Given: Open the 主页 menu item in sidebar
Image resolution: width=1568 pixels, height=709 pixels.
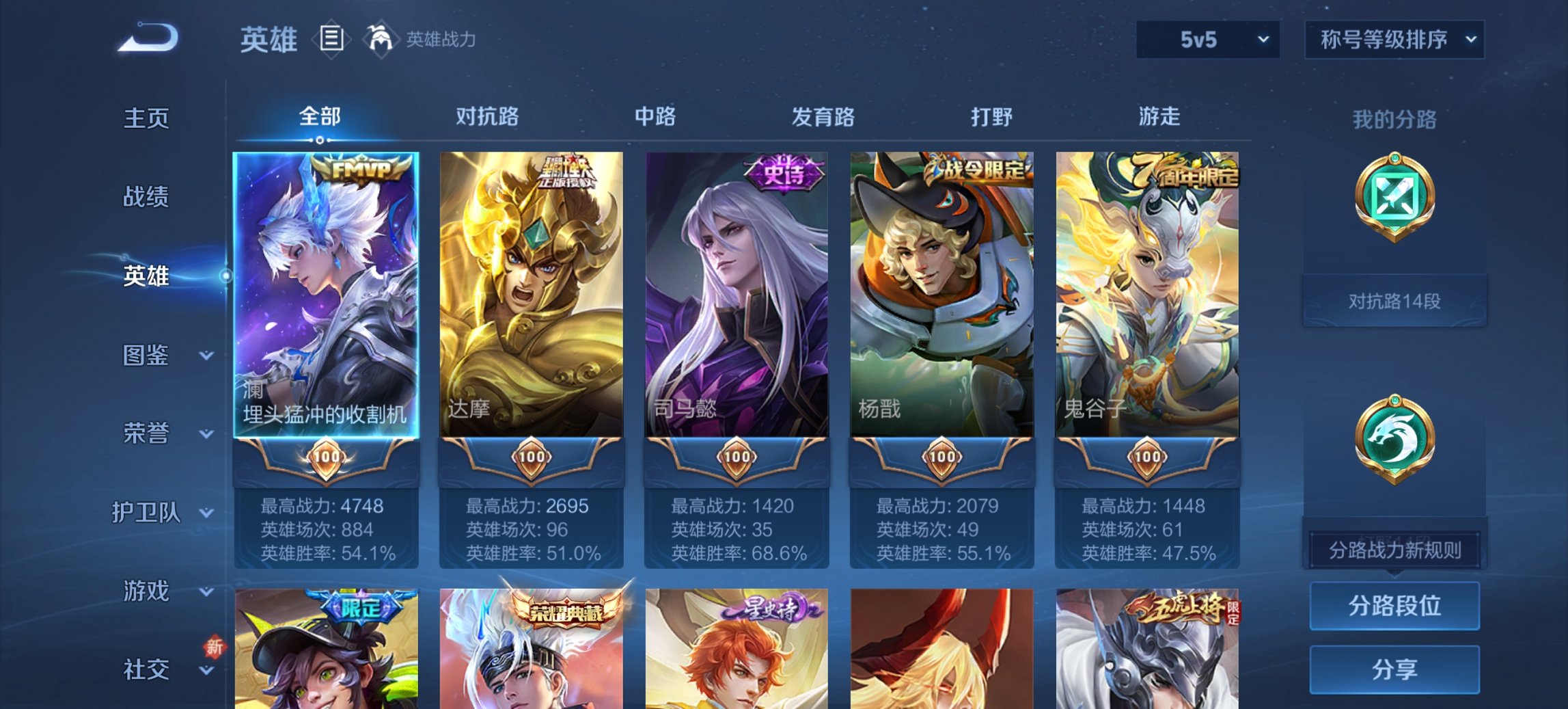Looking at the screenshot, I should point(146,118).
